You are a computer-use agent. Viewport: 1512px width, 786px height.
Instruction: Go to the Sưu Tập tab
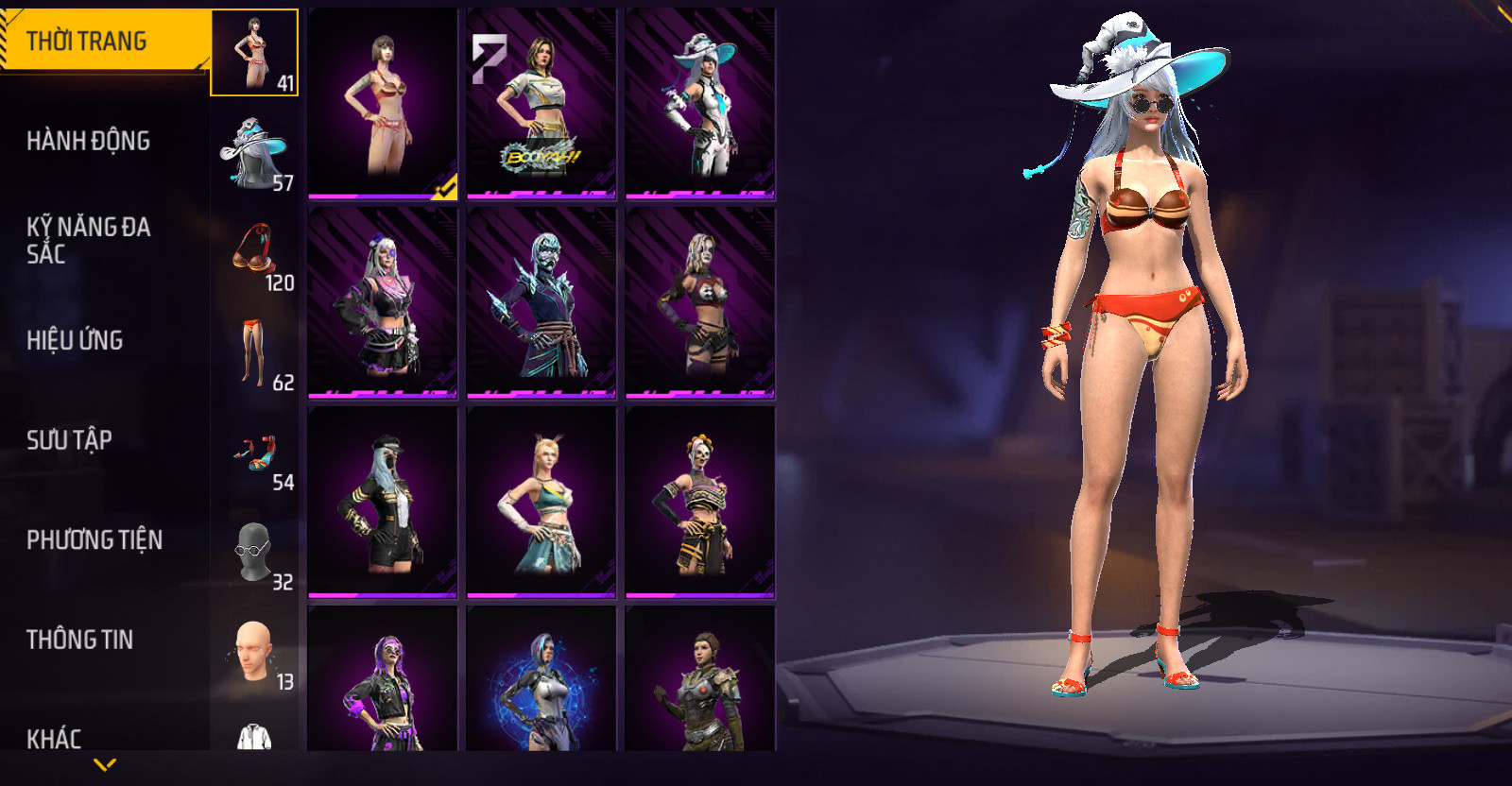pyautogui.click(x=70, y=440)
